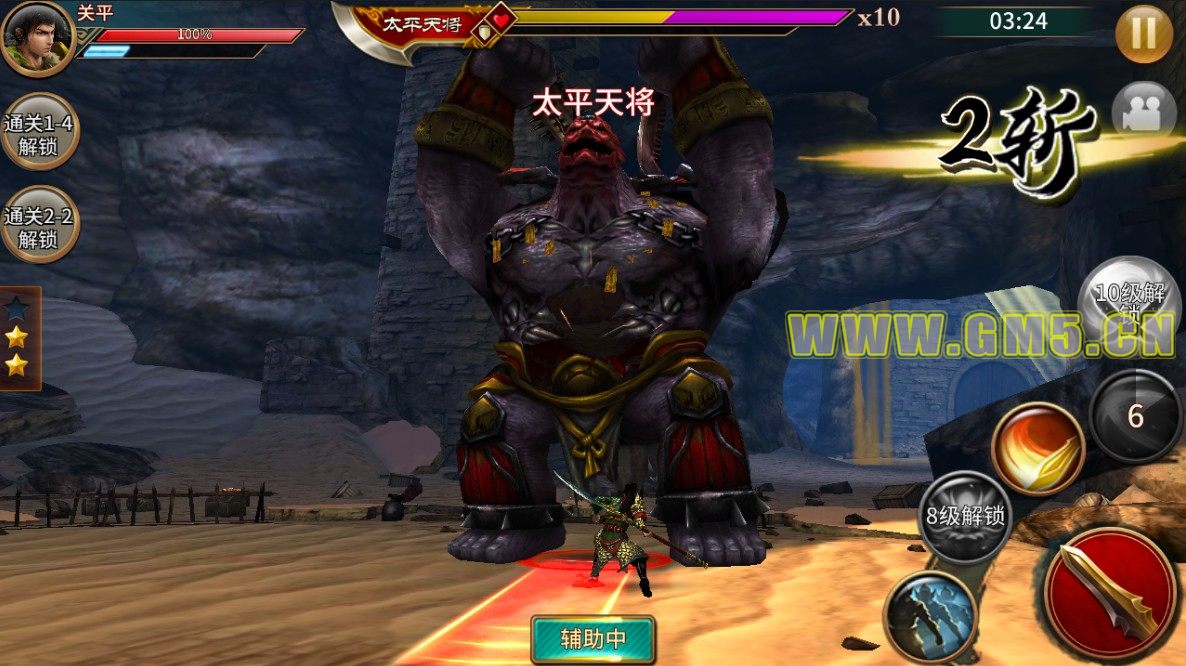
Task: Click the 关平 character portrait
Action: pos(36,38)
